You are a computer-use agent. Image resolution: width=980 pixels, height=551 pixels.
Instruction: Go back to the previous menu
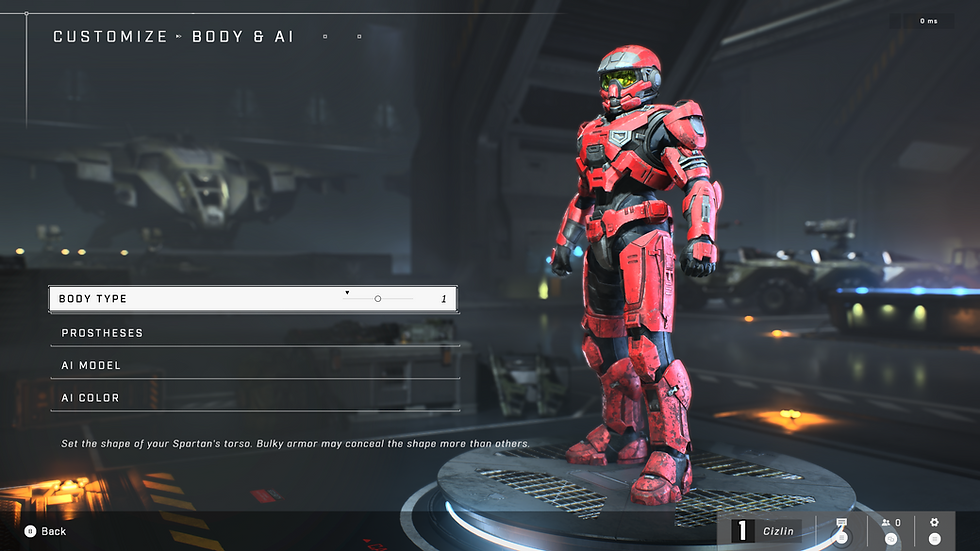[x=45, y=531]
